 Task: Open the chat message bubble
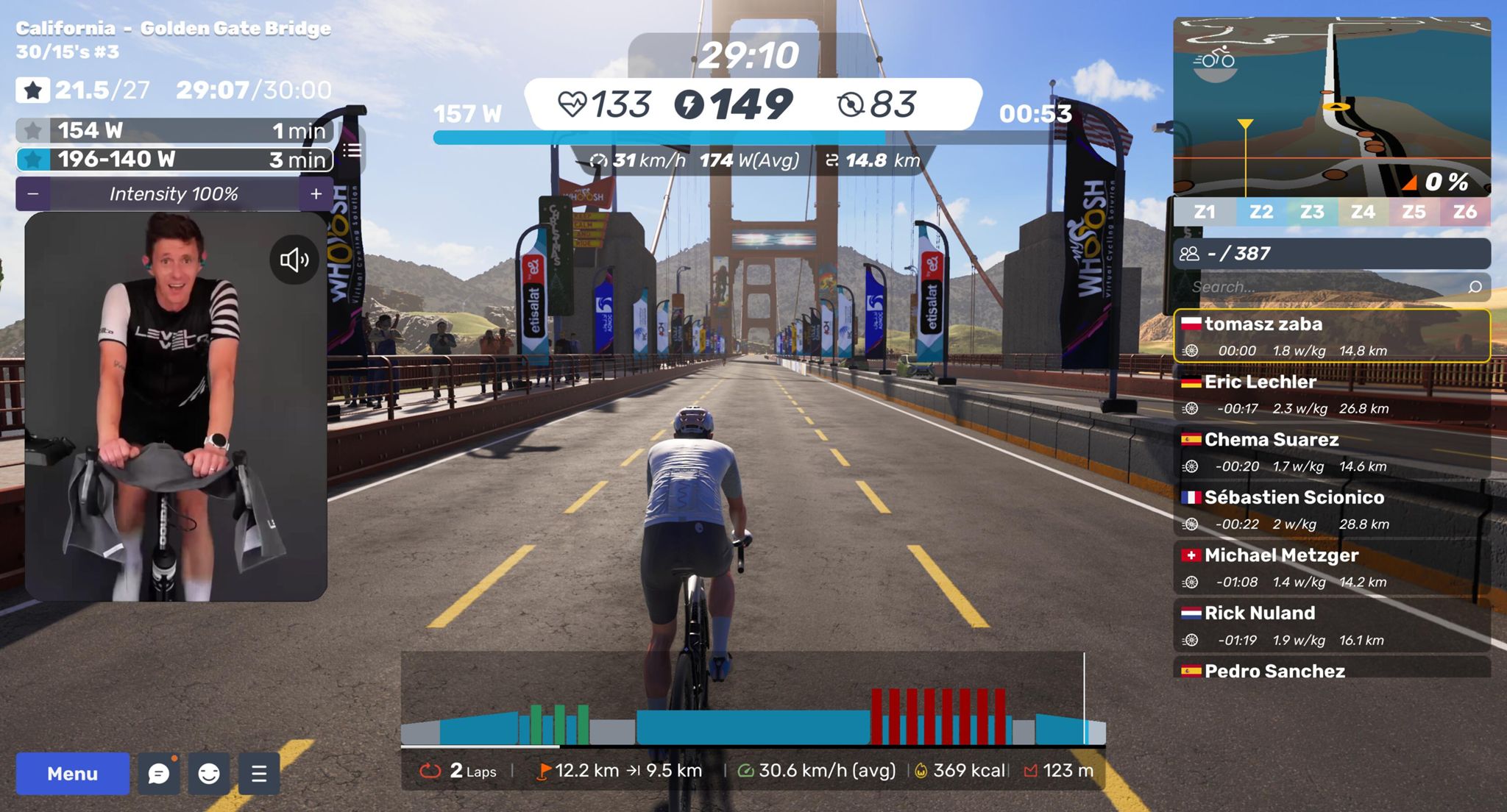pyautogui.click(x=159, y=774)
